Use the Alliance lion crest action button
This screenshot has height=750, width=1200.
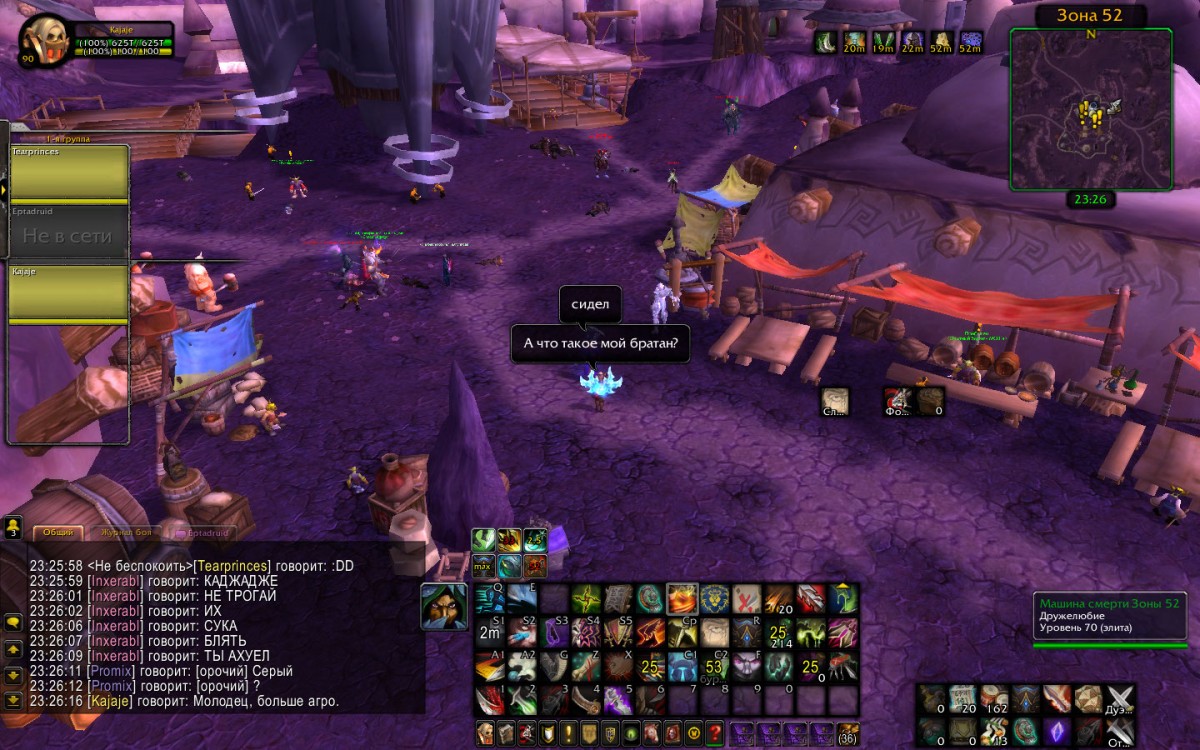(x=714, y=599)
